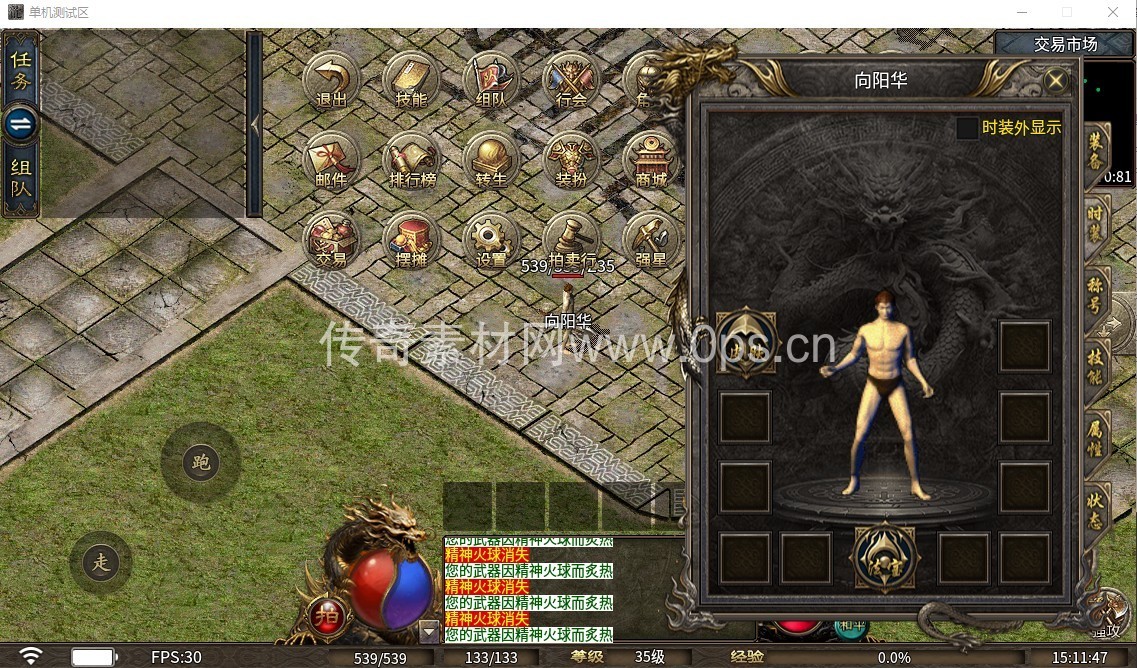Close the 向阳华 character panel
This screenshot has height=668, width=1137.
coord(1056,81)
